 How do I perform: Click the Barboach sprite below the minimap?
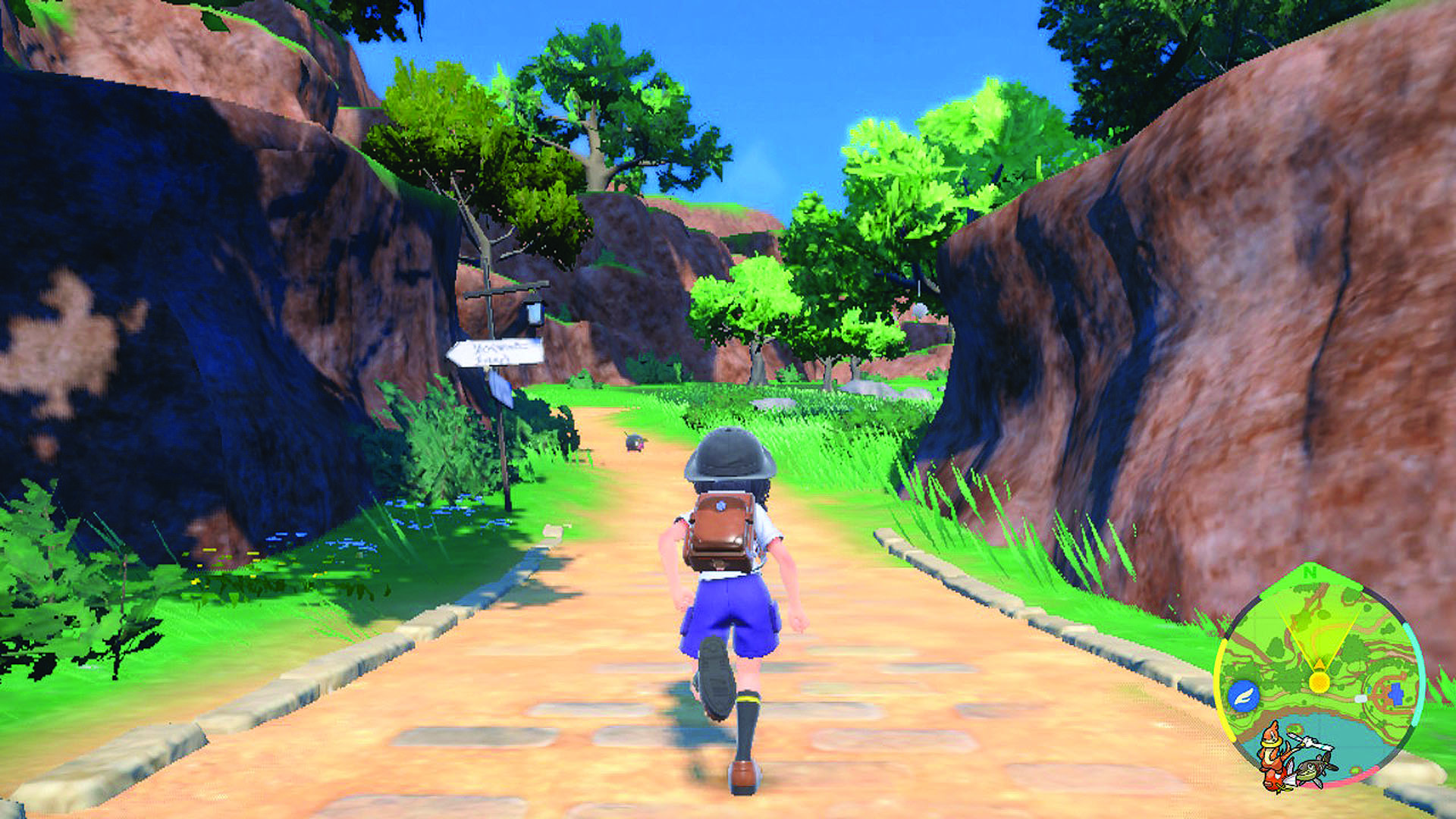pos(1313,770)
